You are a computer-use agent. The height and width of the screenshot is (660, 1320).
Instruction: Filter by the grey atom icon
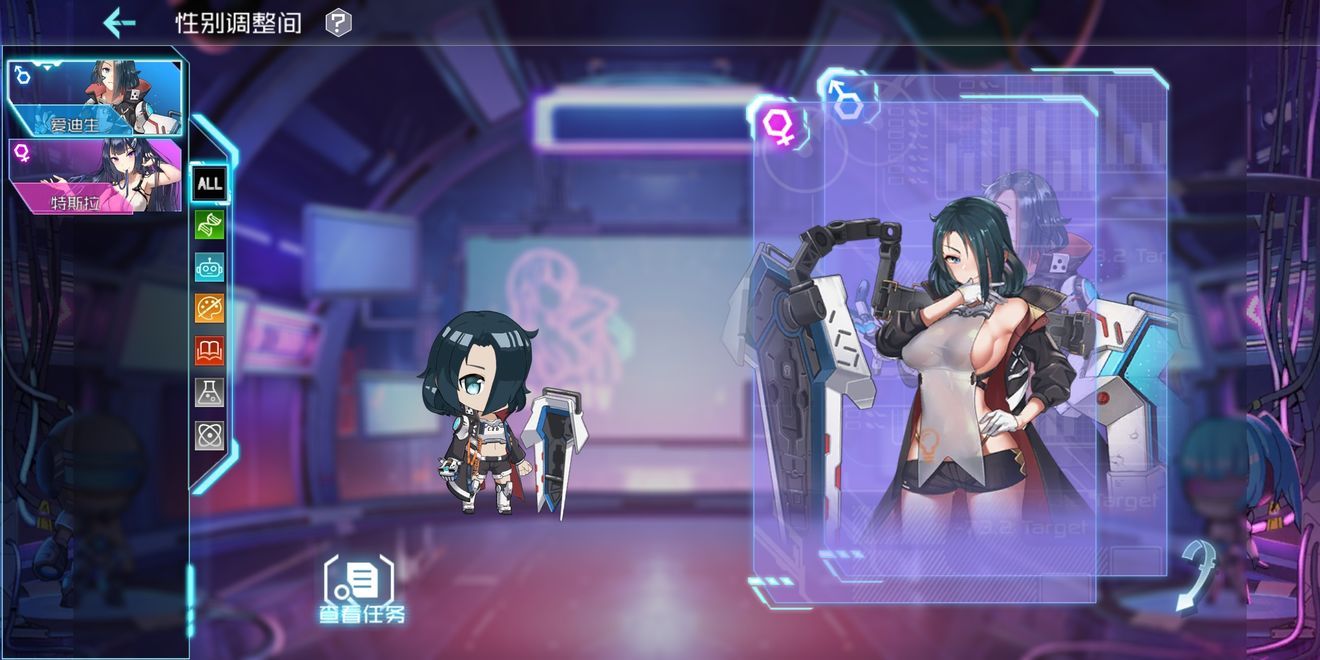210,435
